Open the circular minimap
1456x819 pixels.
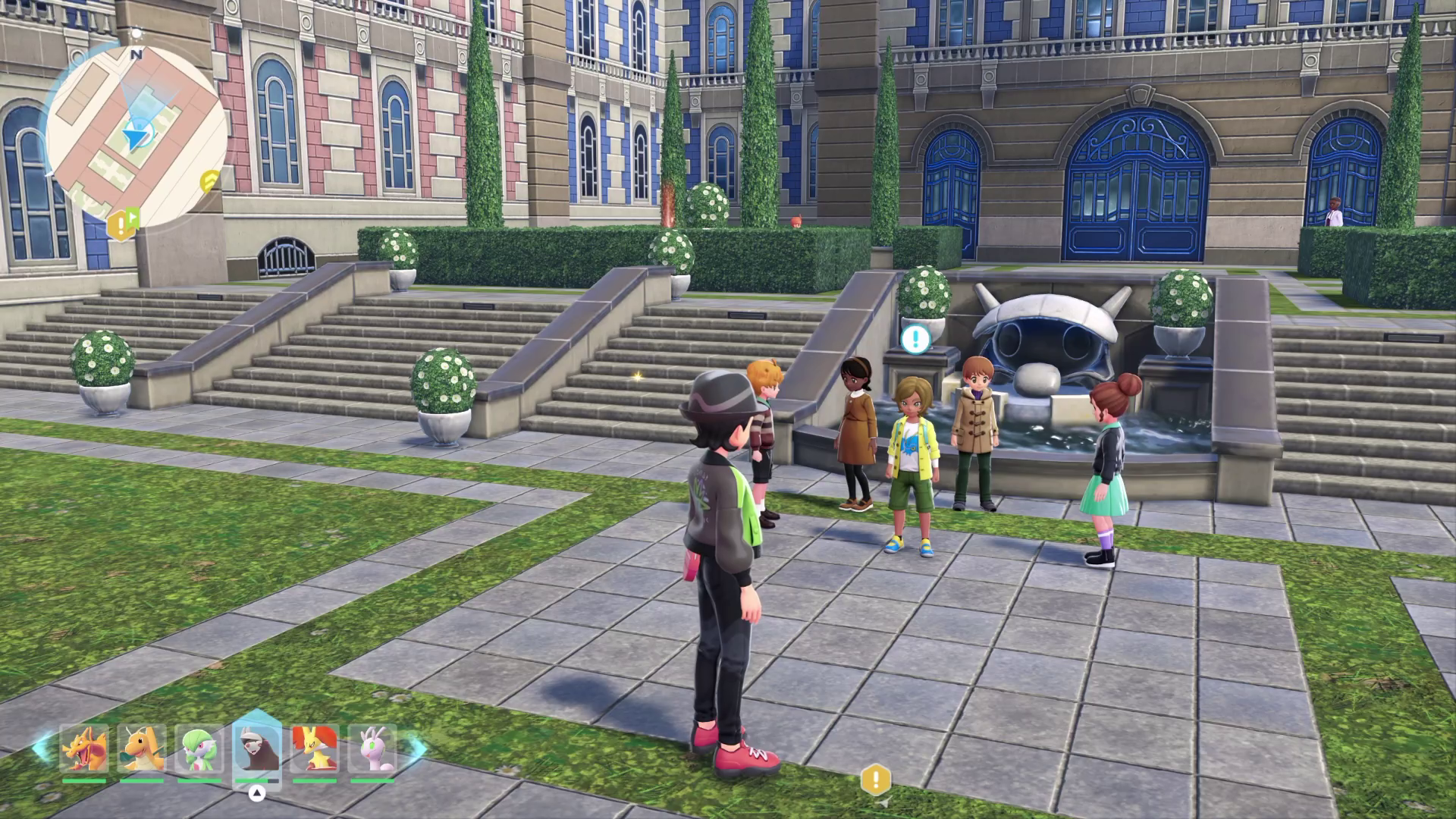(x=136, y=136)
